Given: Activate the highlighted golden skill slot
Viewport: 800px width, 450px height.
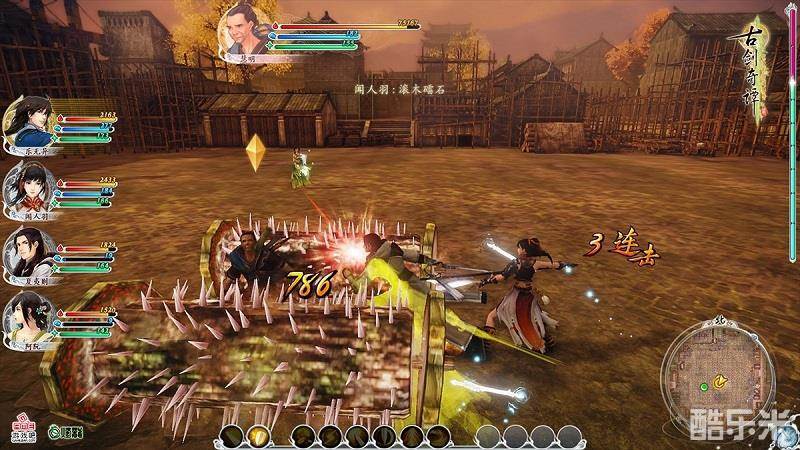Looking at the screenshot, I should [x=258, y=436].
